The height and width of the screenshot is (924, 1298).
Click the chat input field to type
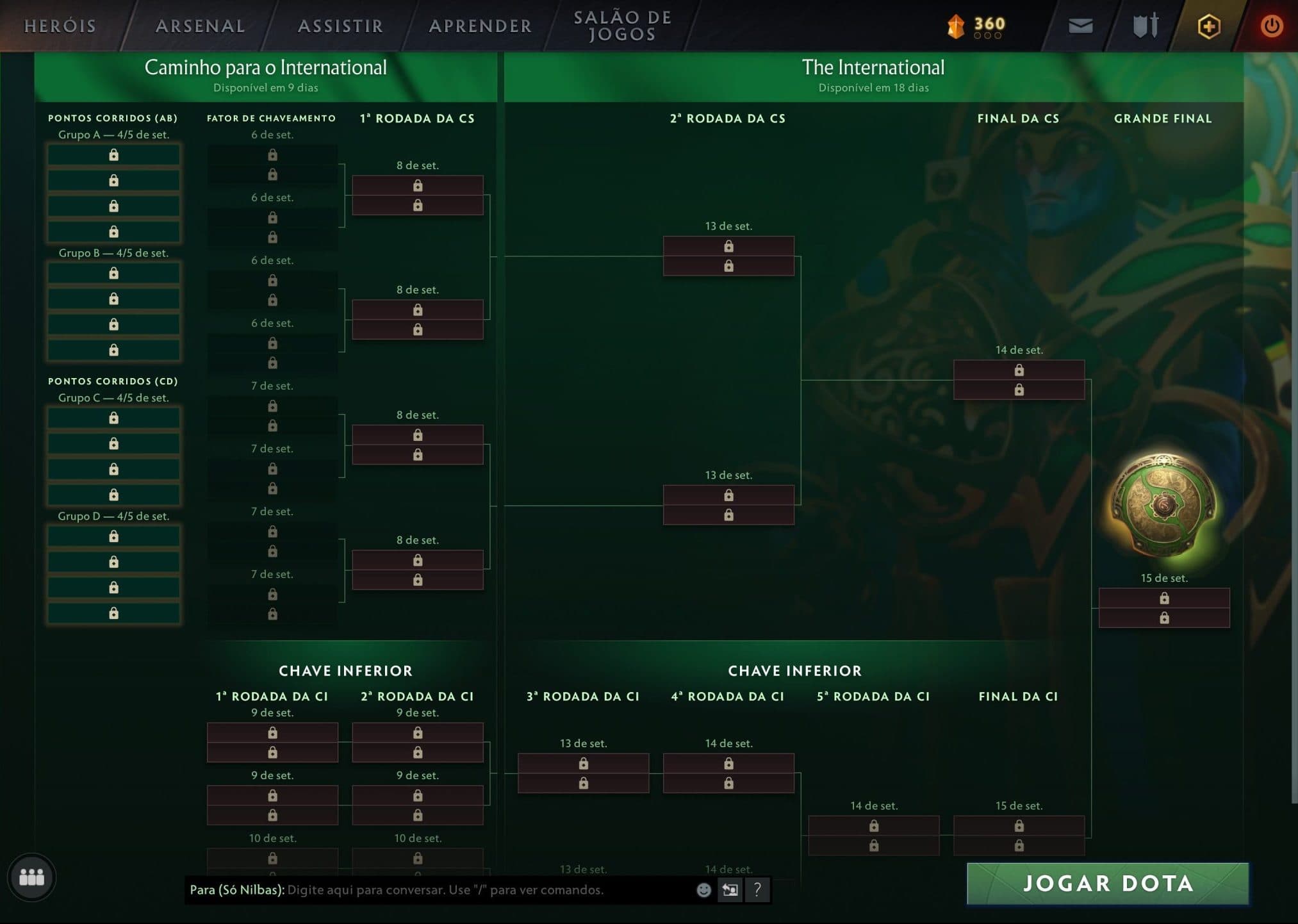[x=448, y=890]
